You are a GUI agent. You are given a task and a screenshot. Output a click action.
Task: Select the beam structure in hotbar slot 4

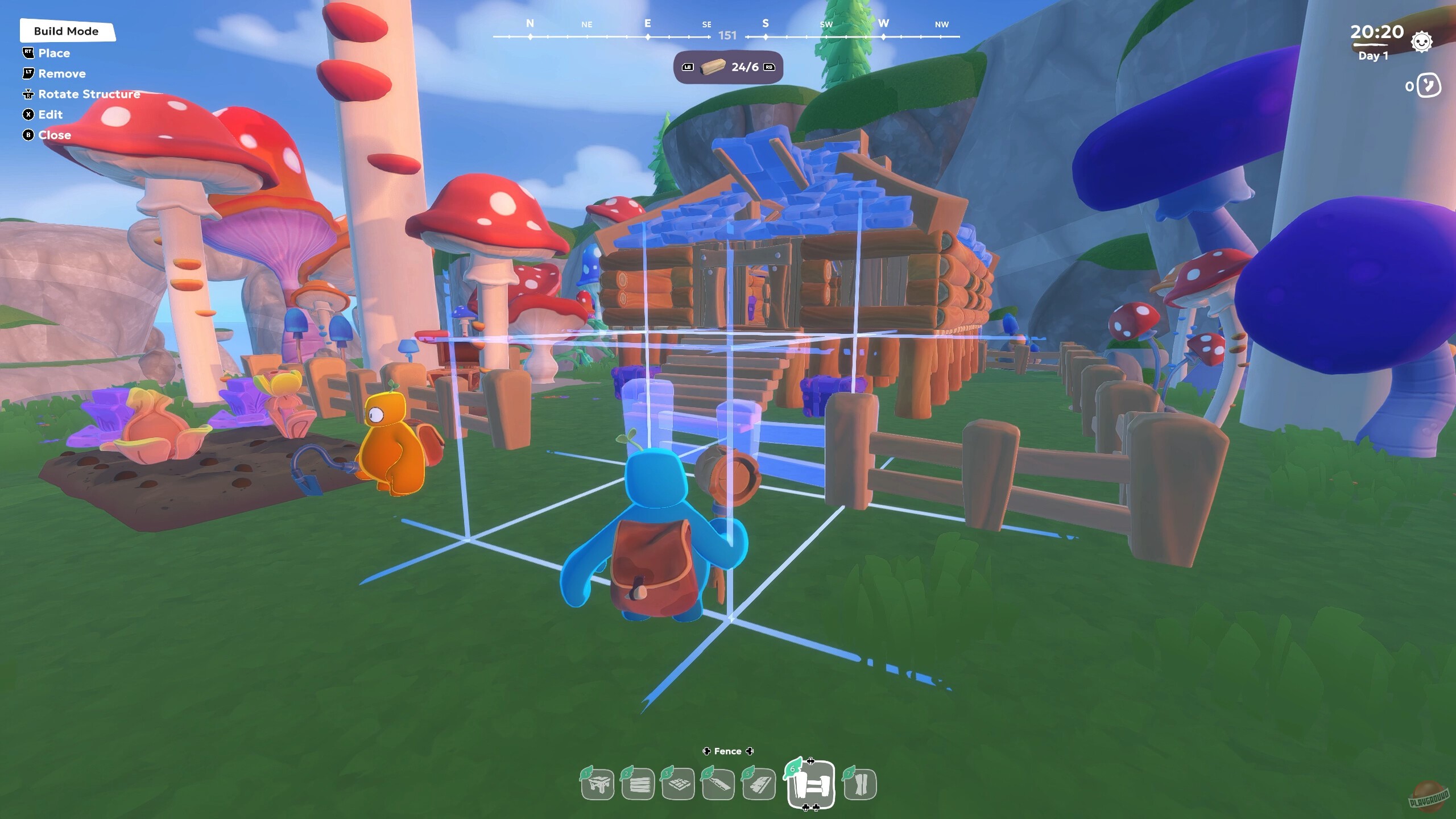[x=719, y=784]
